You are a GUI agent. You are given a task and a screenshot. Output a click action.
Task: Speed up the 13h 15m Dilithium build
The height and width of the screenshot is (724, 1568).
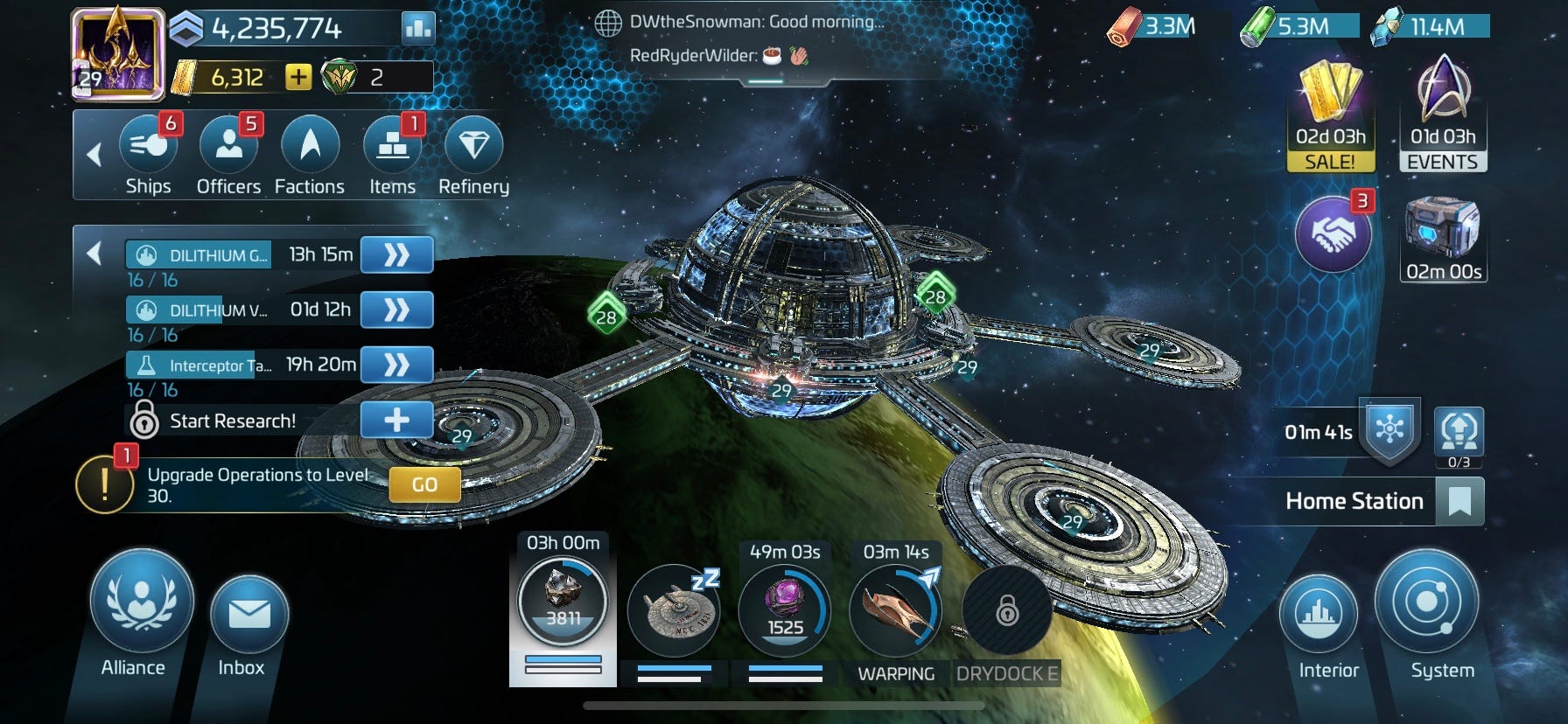[x=396, y=254]
